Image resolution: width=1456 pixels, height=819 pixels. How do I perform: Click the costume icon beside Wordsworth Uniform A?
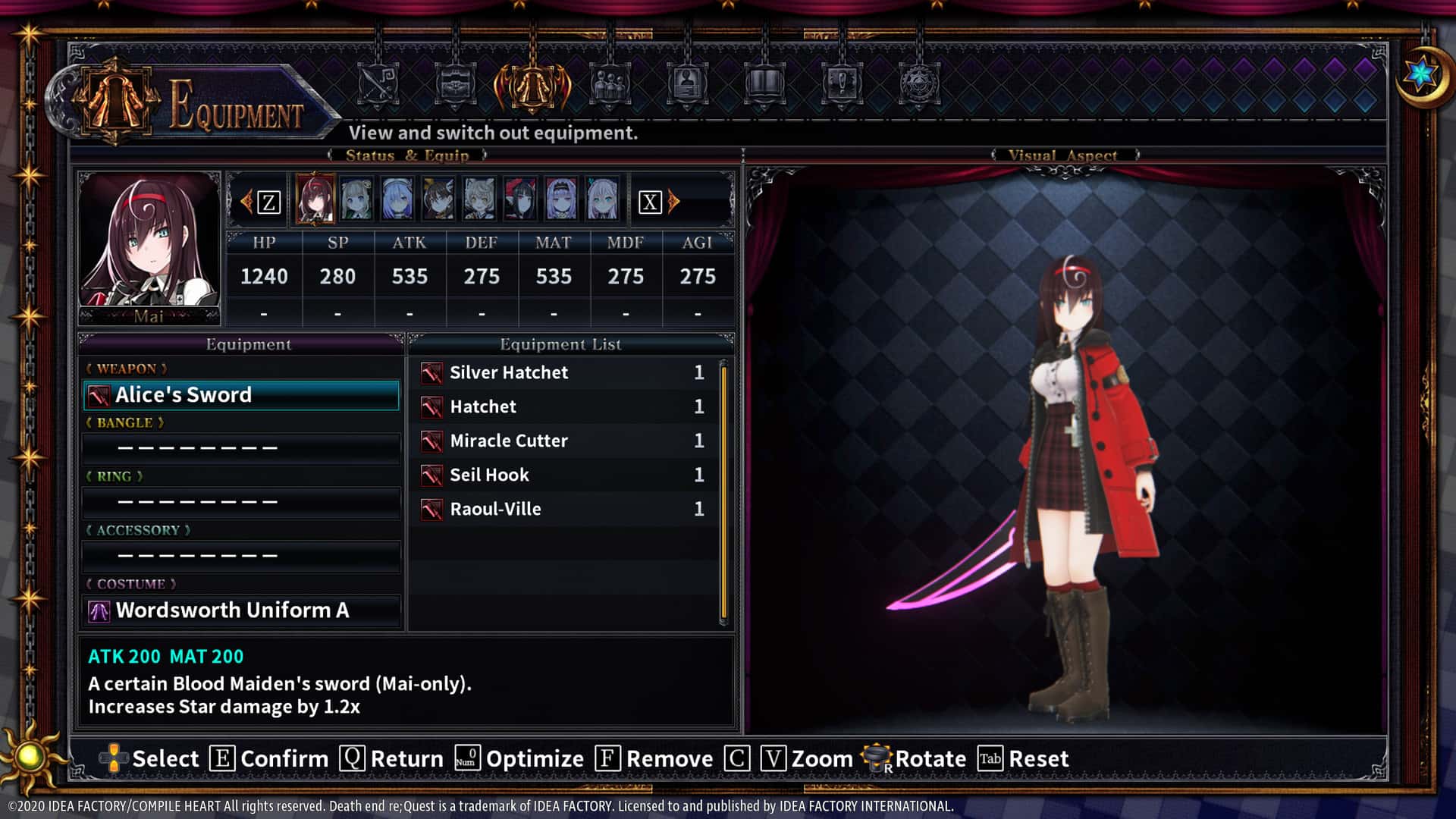click(x=99, y=610)
